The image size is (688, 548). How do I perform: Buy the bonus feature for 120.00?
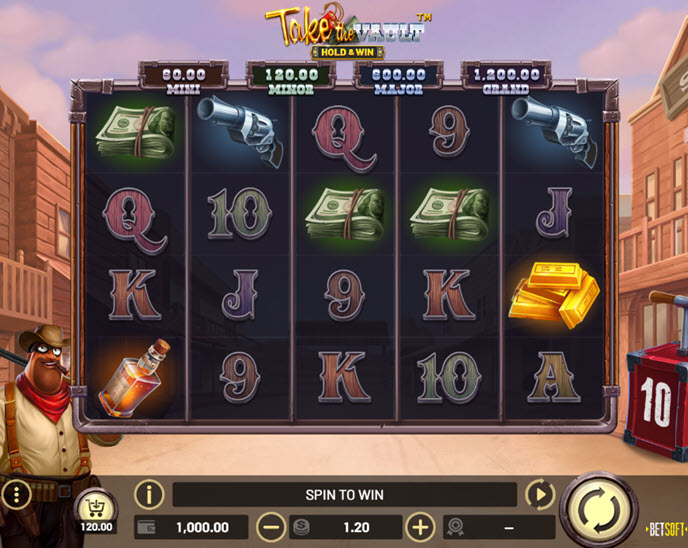coord(97,510)
